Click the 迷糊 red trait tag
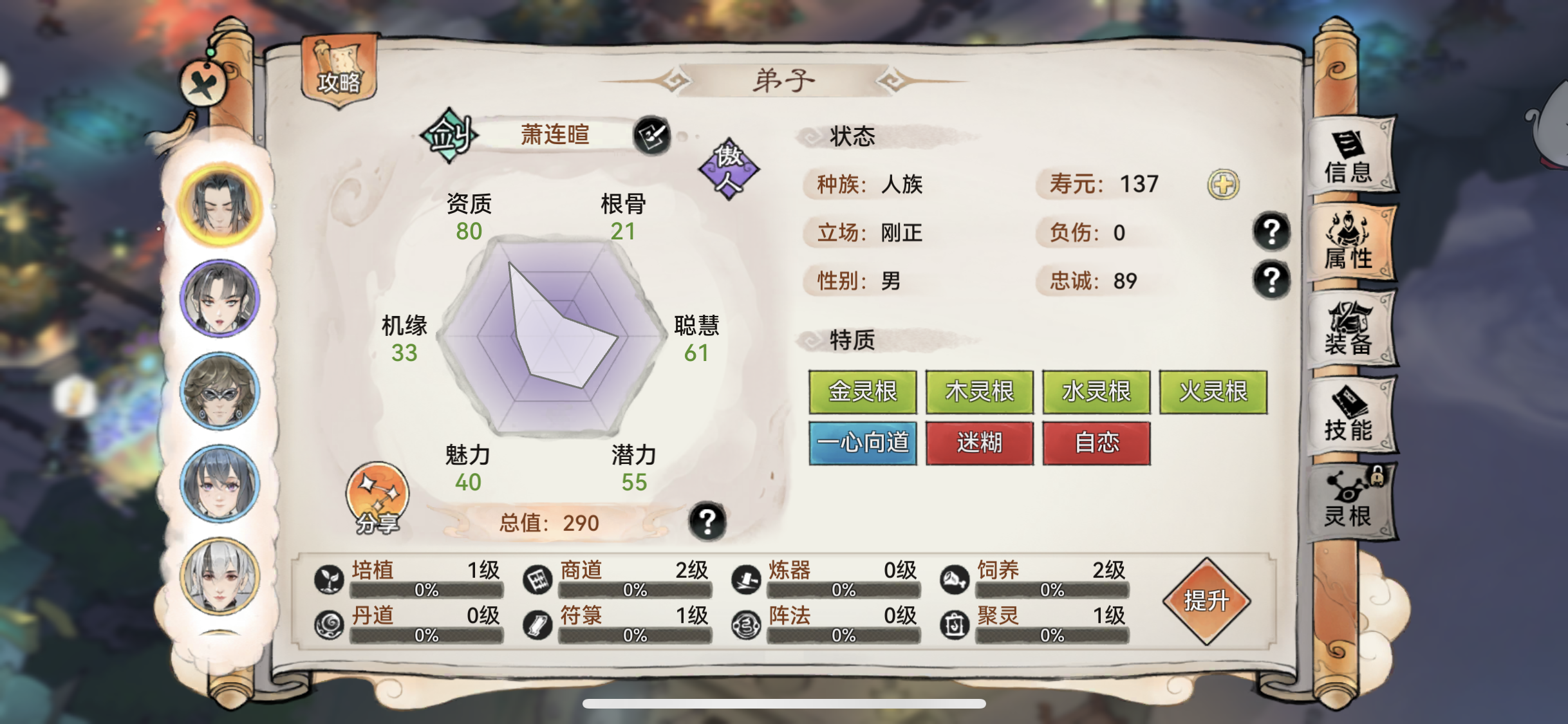 [980, 443]
